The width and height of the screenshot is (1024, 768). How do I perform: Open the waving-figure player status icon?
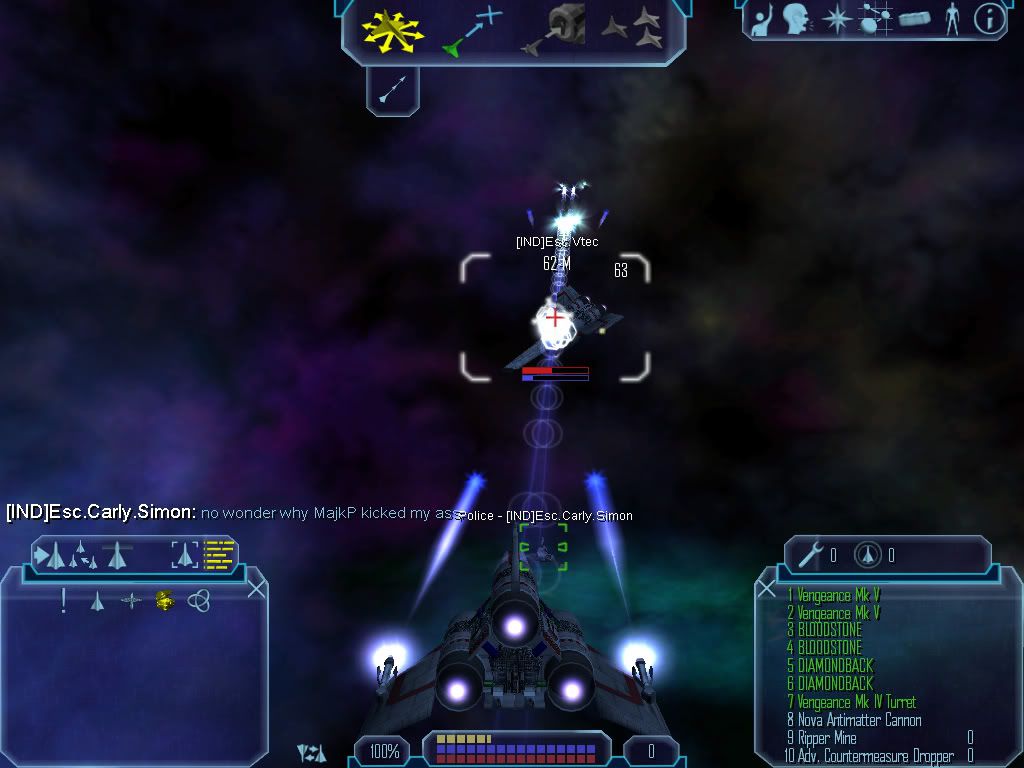pos(762,18)
